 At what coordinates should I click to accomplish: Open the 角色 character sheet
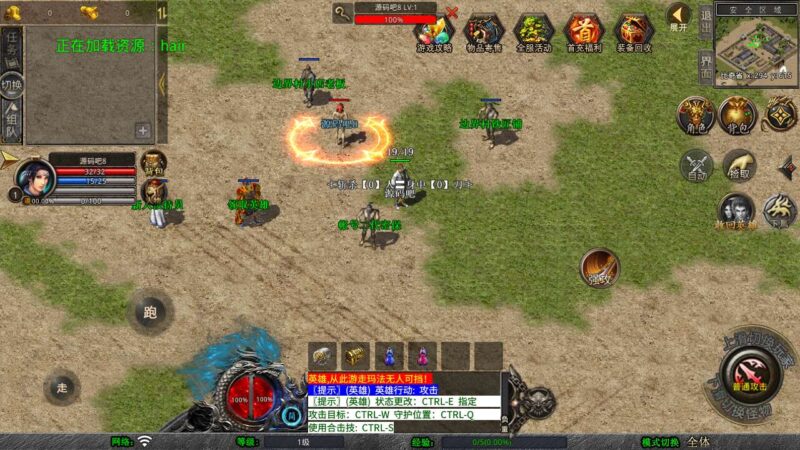695,114
